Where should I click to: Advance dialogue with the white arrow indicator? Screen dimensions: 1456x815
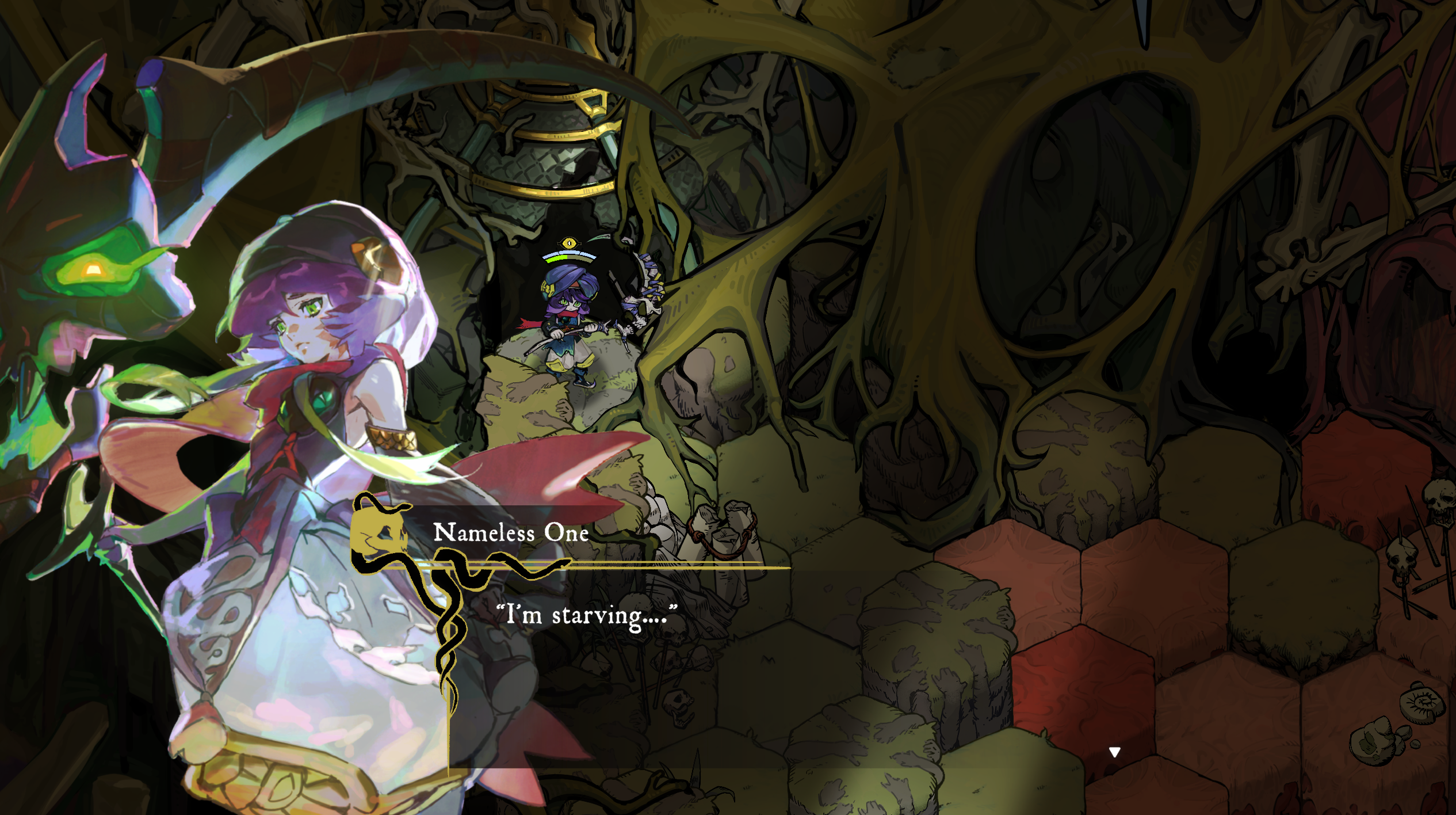pyautogui.click(x=1114, y=752)
